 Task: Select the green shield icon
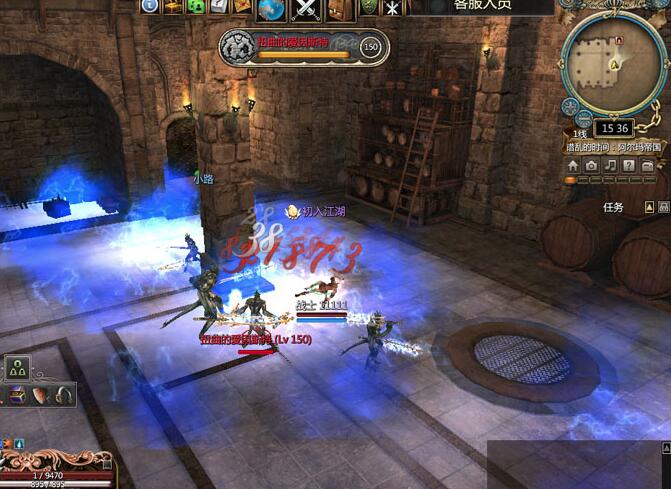pyautogui.click(x=369, y=7)
